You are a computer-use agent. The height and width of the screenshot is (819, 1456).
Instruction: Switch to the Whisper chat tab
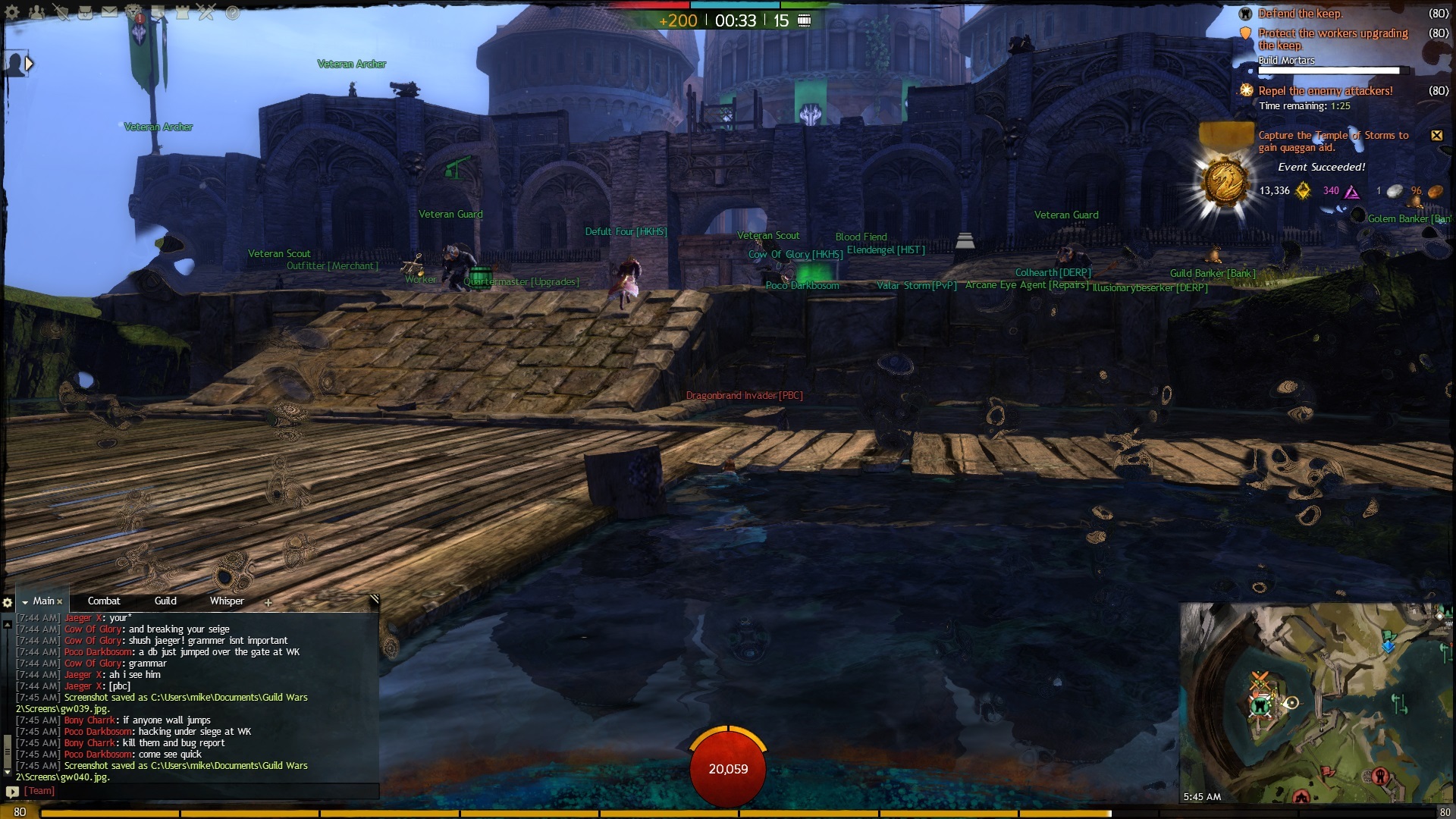click(x=227, y=601)
